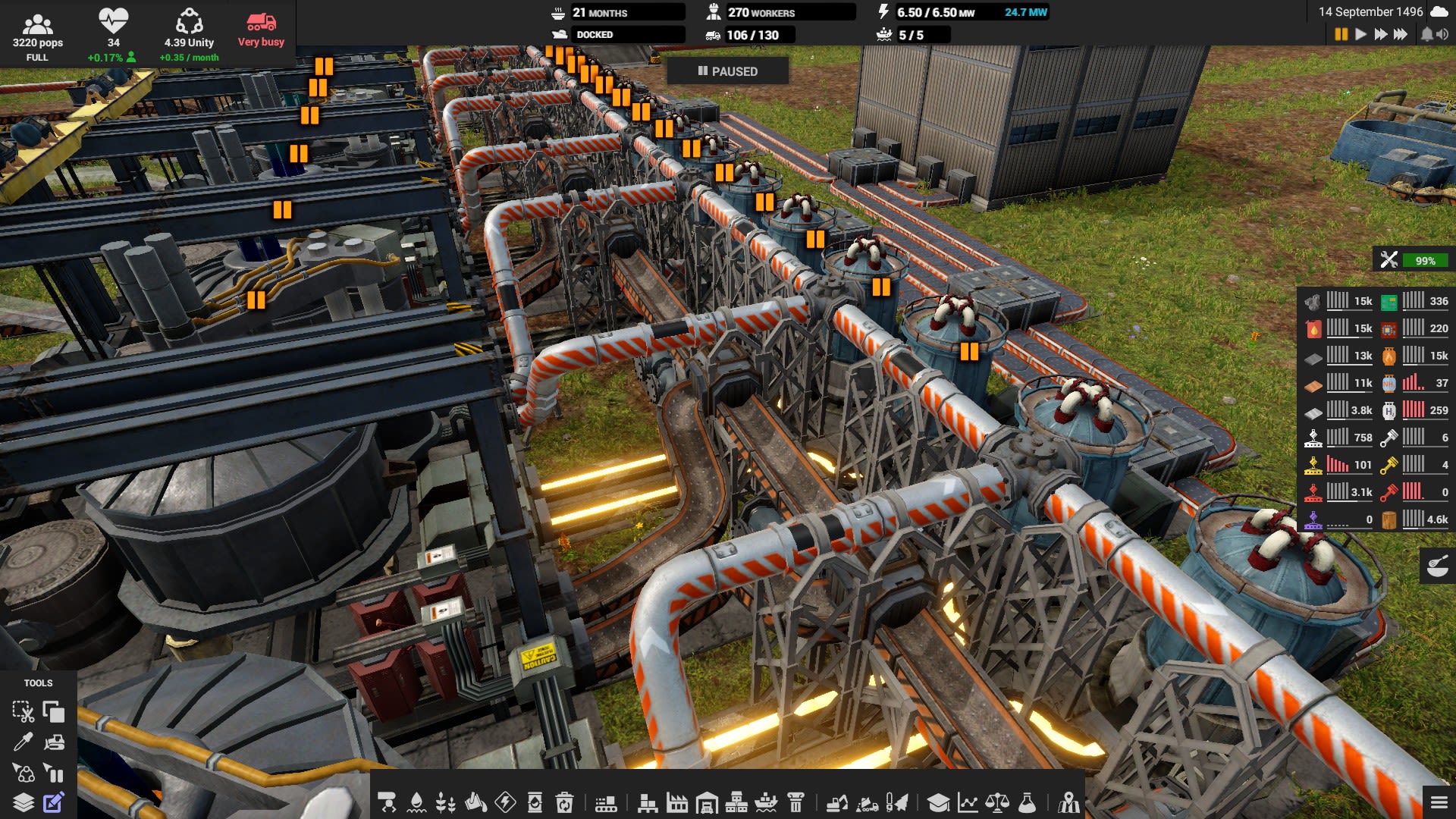The image size is (1456, 819).
Task: Toggle the terrain layers overlay icon
Action: [x=25, y=802]
